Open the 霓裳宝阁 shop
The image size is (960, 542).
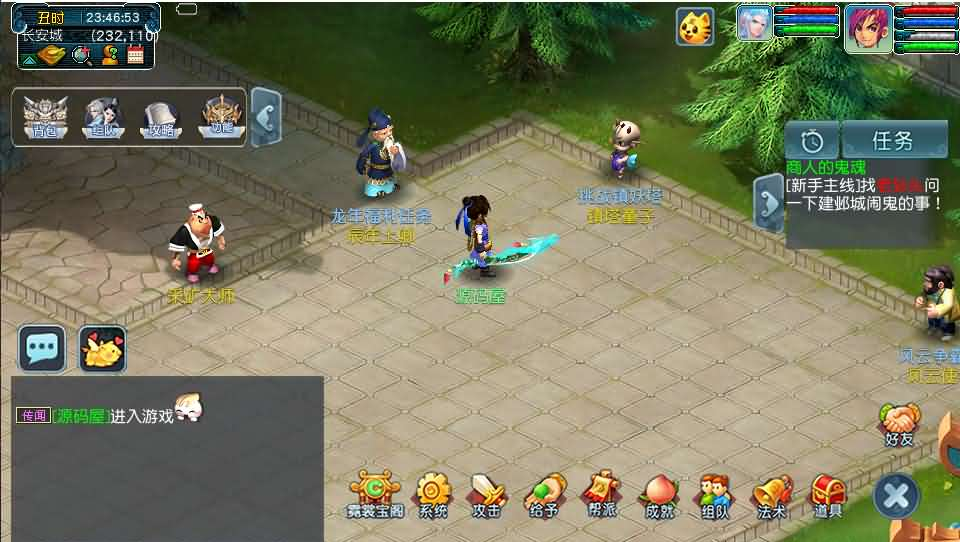pos(376,493)
